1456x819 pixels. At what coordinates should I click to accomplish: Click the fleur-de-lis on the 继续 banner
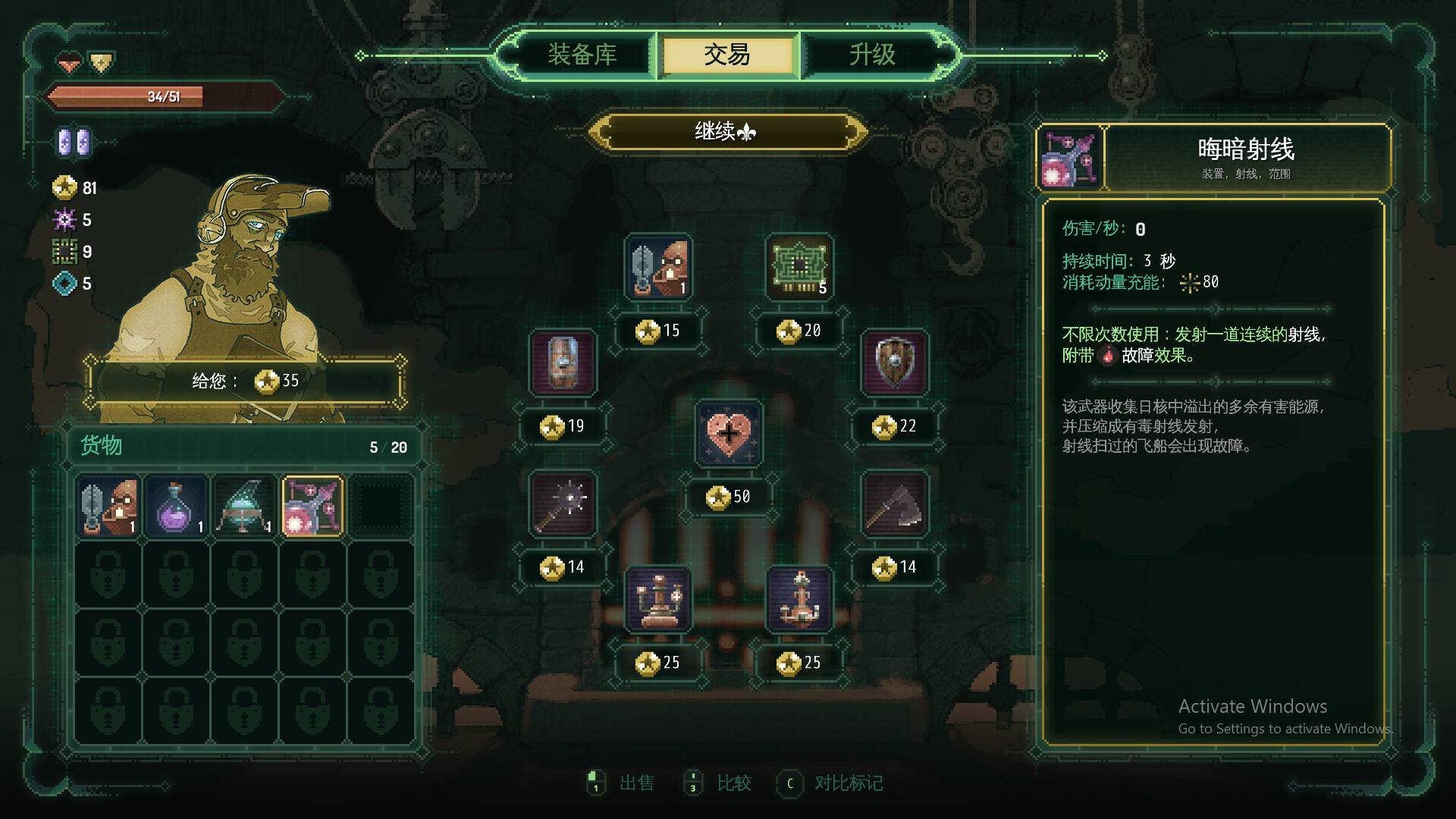pyautogui.click(x=748, y=130)
